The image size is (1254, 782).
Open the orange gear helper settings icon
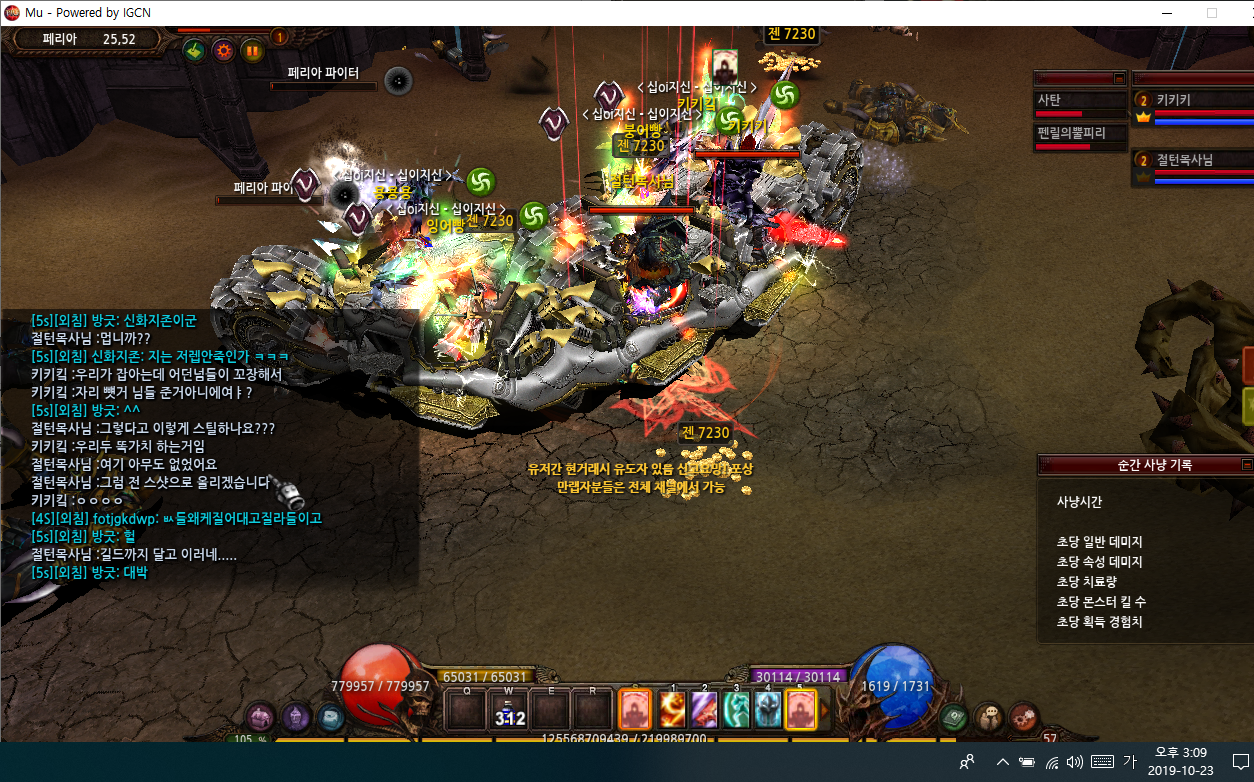coord(223,50)
